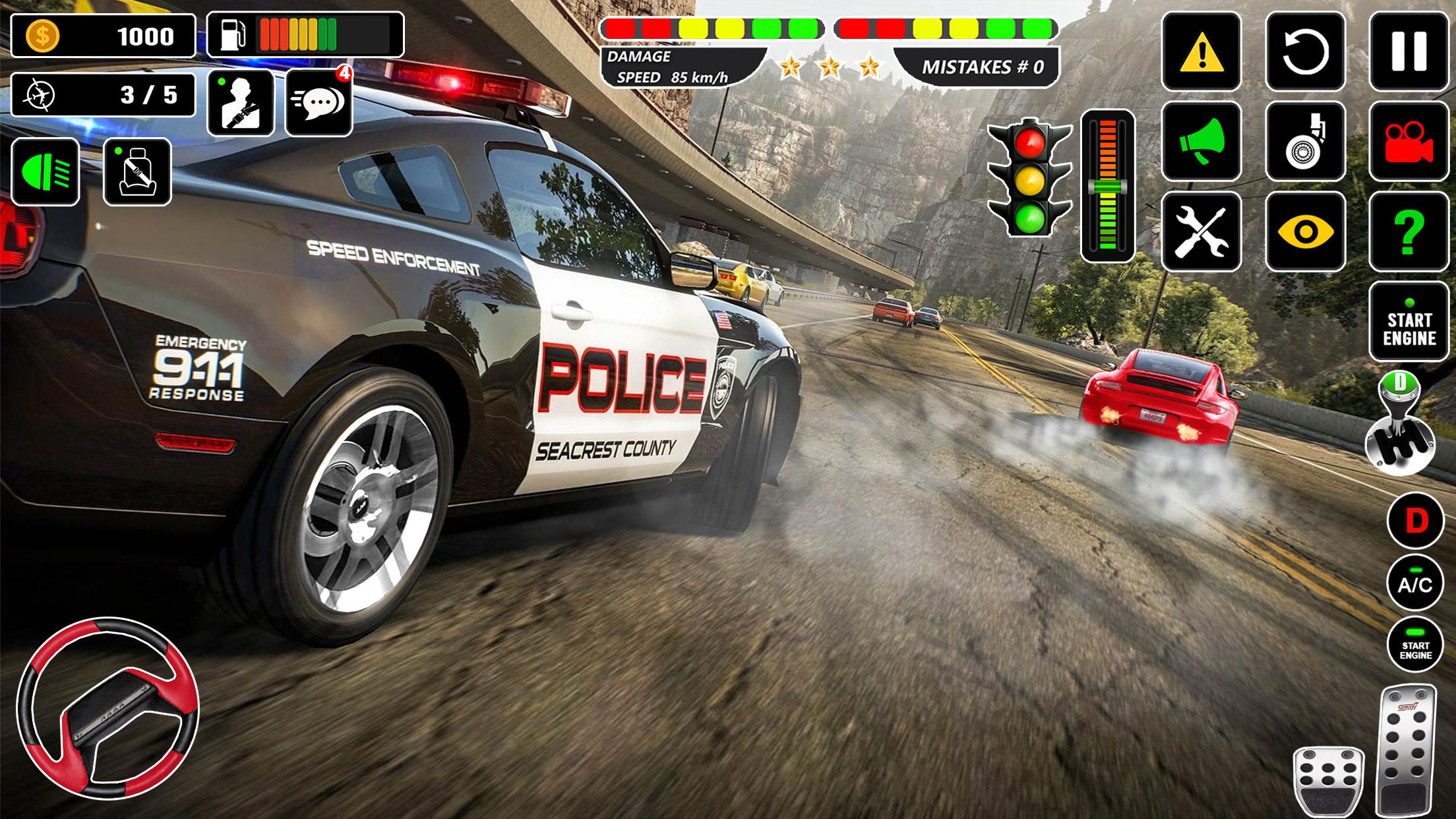Hit the wide brake pedal
Viewport: 1456px width, 819px height.
[x=1328, y=782]
